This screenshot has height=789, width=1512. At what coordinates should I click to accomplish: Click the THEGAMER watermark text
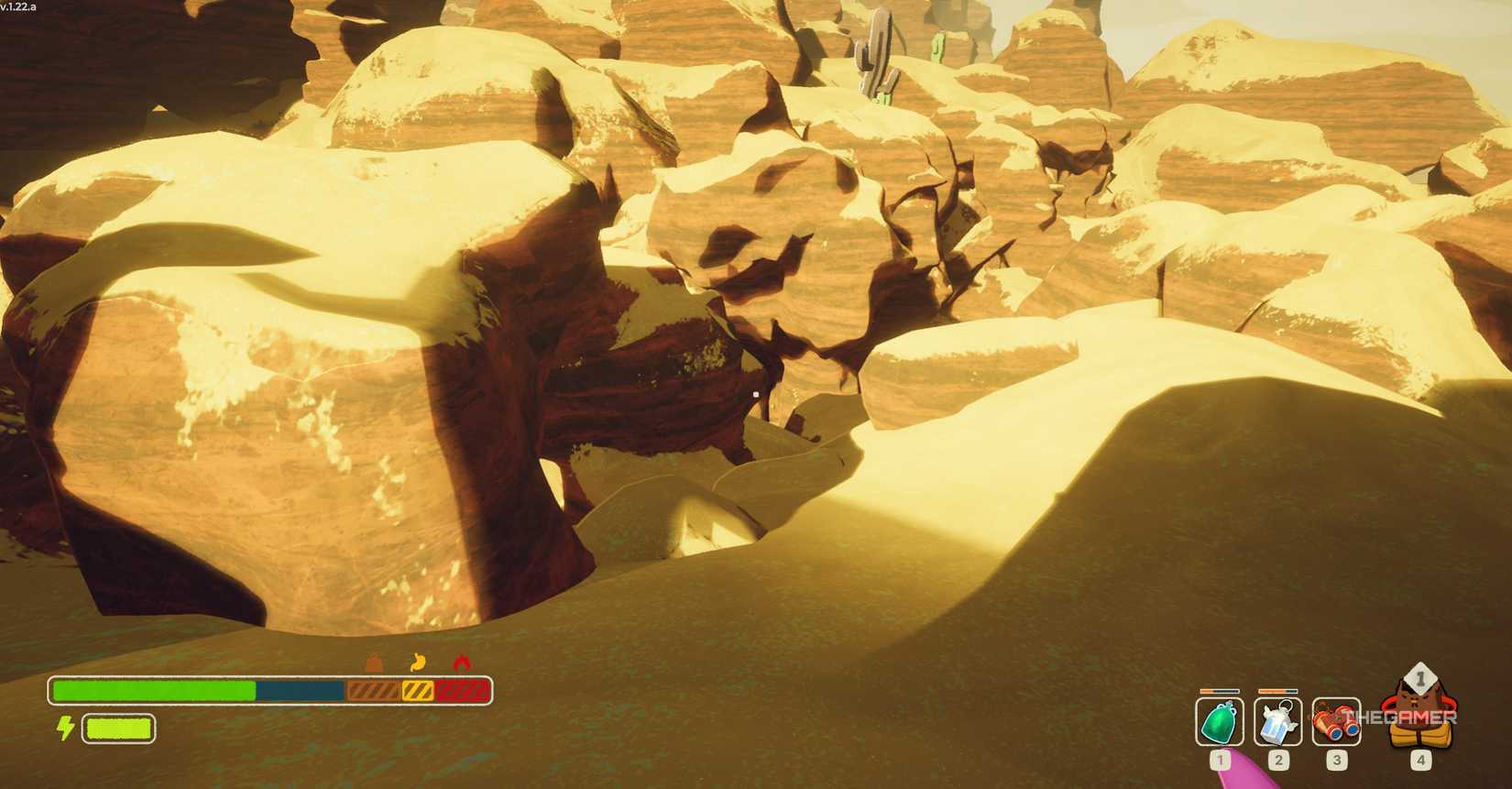(x=1397, y=716)
